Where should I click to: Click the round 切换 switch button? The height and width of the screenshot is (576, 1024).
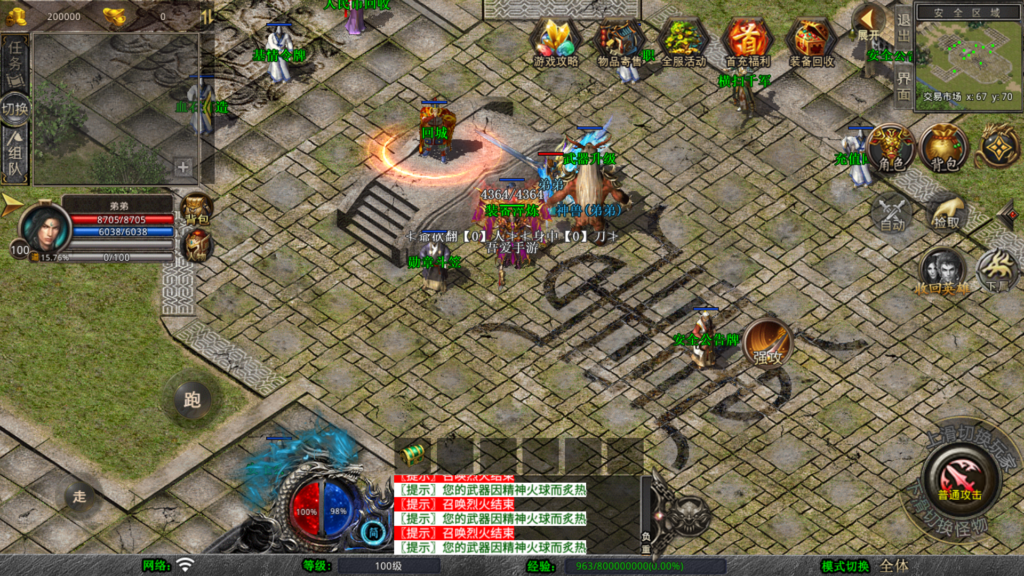point(15,108)
